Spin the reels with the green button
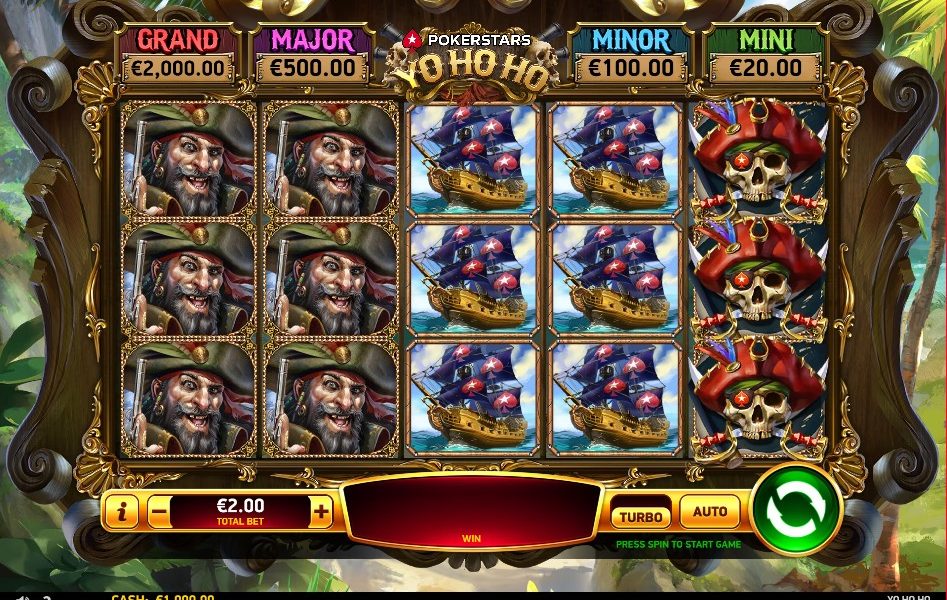This screenshot has width=947, height=600. pos(796,510)
